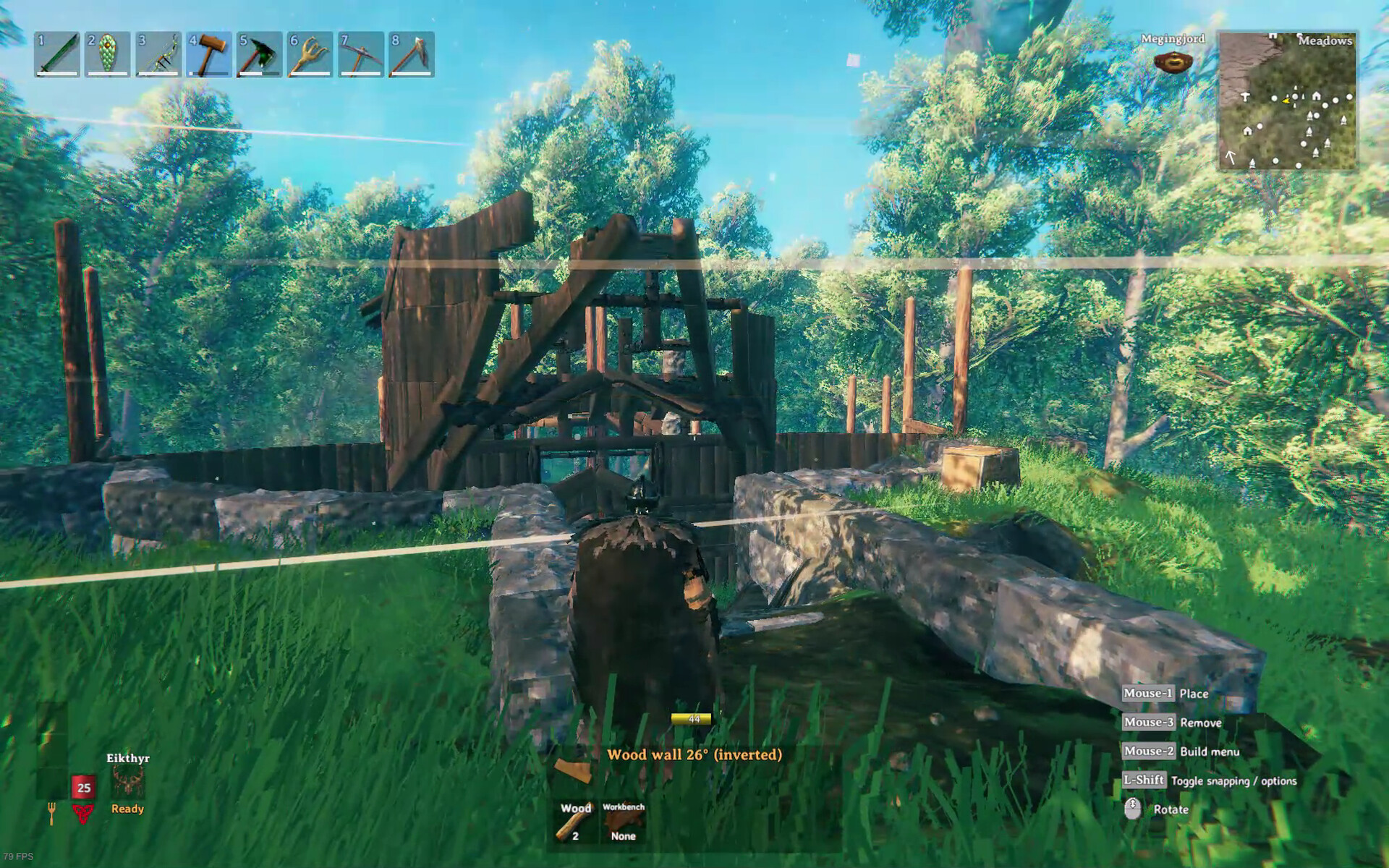1389x868 pixels.
Task: Activate the Ready power indicator
Action: (127, 809)
